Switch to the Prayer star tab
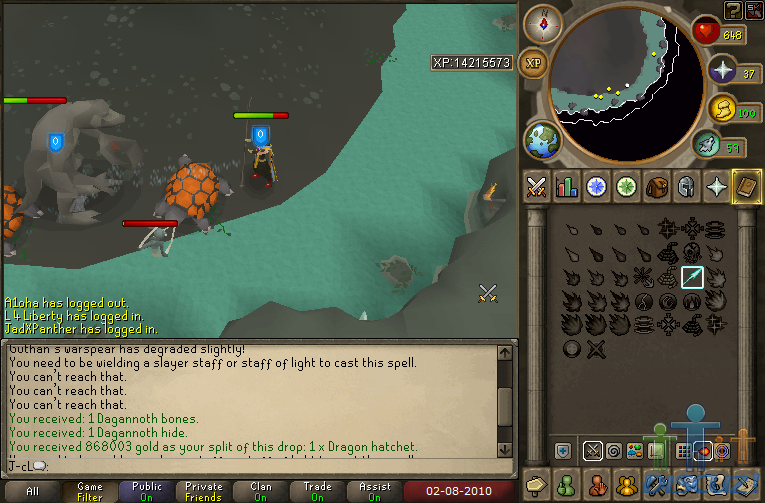765x503 pixels. (x=717, y=186)
